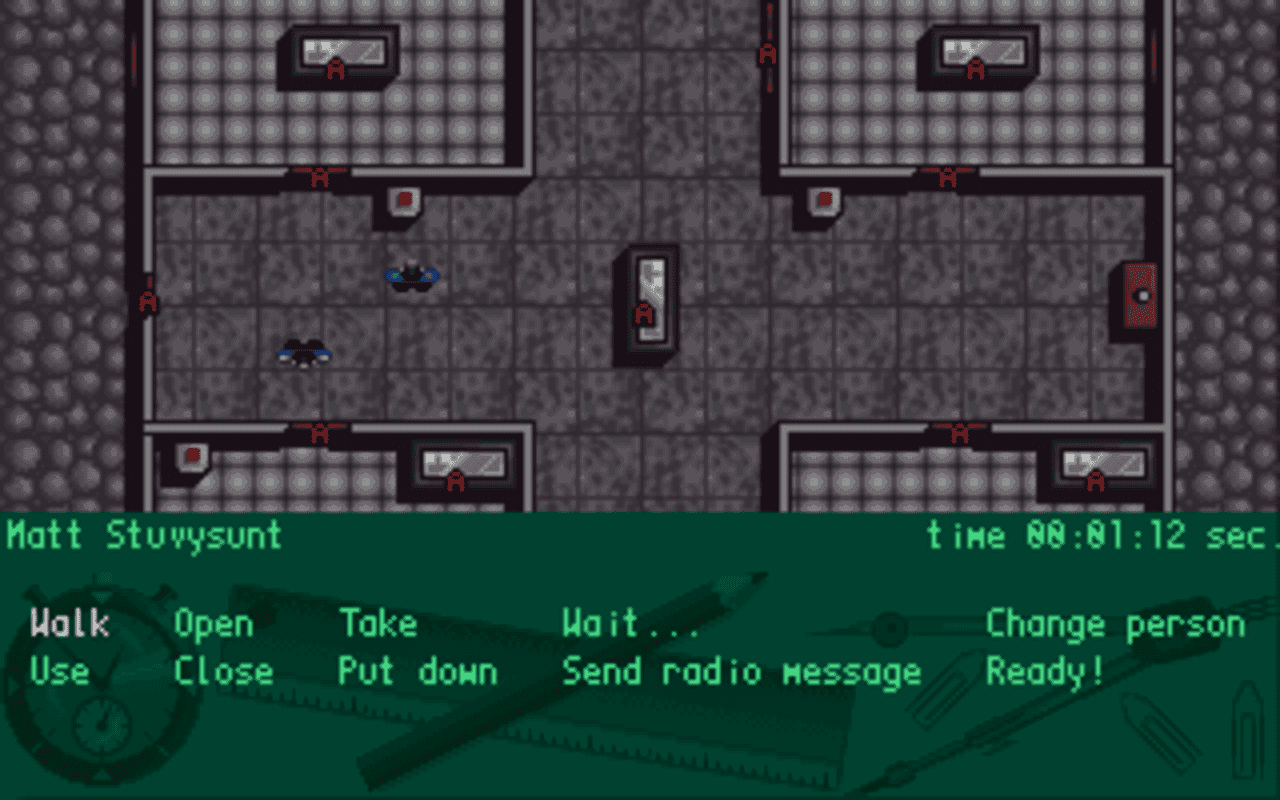This screenshot has width=1280, height=800.
Task: Choose the Take action
Action: (378, 623)
